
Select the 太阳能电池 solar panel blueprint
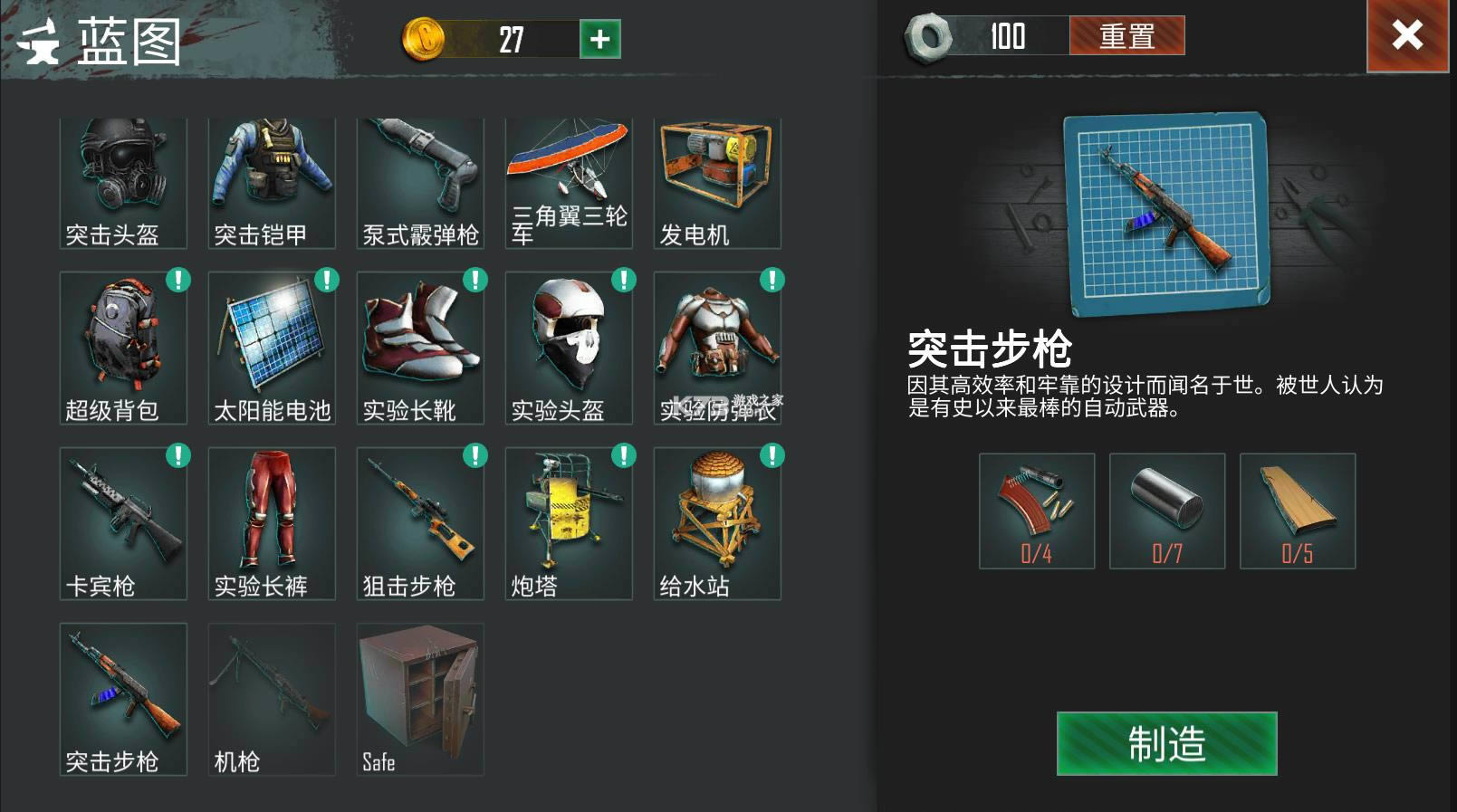point(272,344)
